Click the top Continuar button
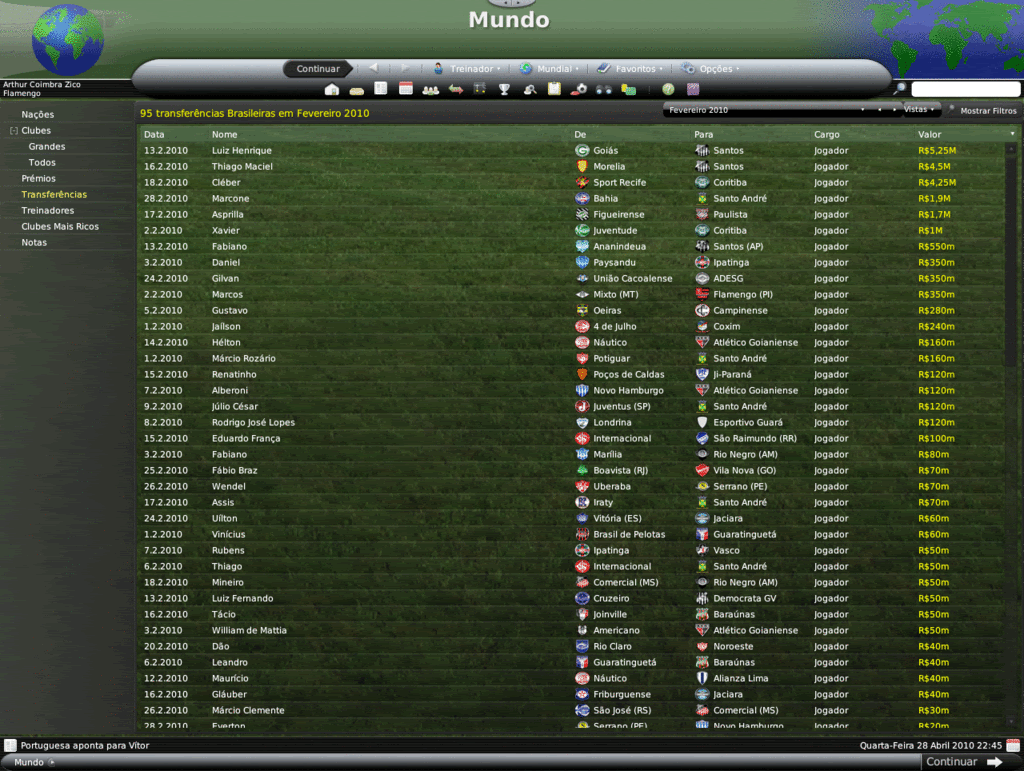Image resolution: width=1024 pixels, height=771 pixels. coord(318,69)
